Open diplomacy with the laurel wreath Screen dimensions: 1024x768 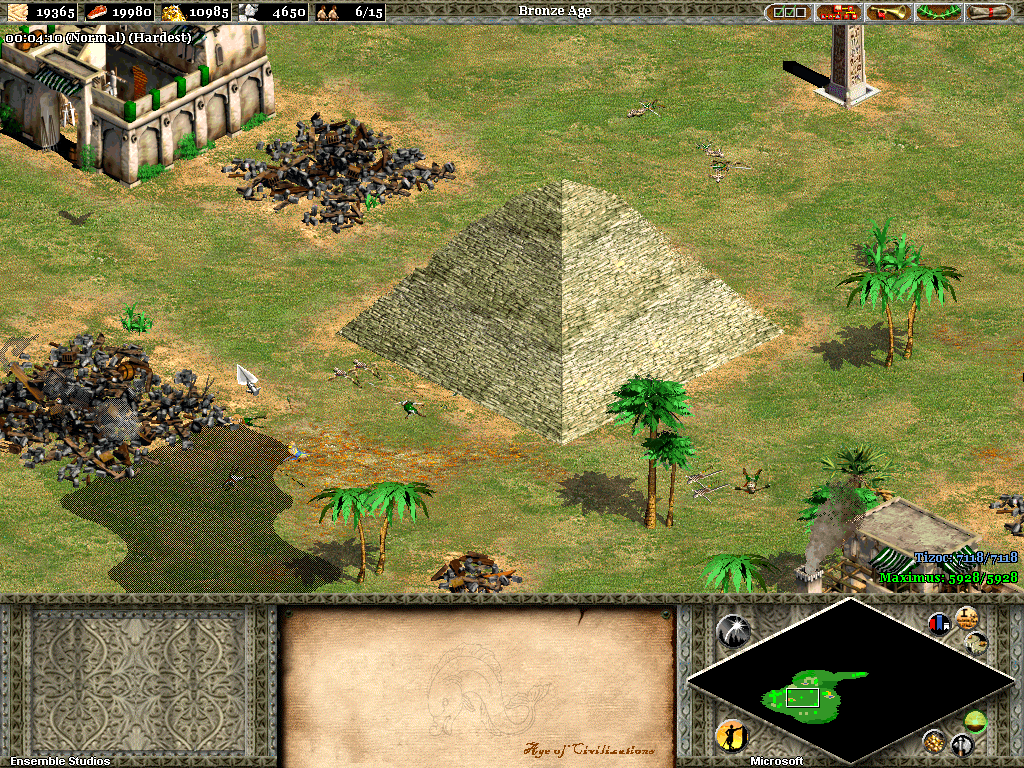pyautogui.click(x=939, y=12)
